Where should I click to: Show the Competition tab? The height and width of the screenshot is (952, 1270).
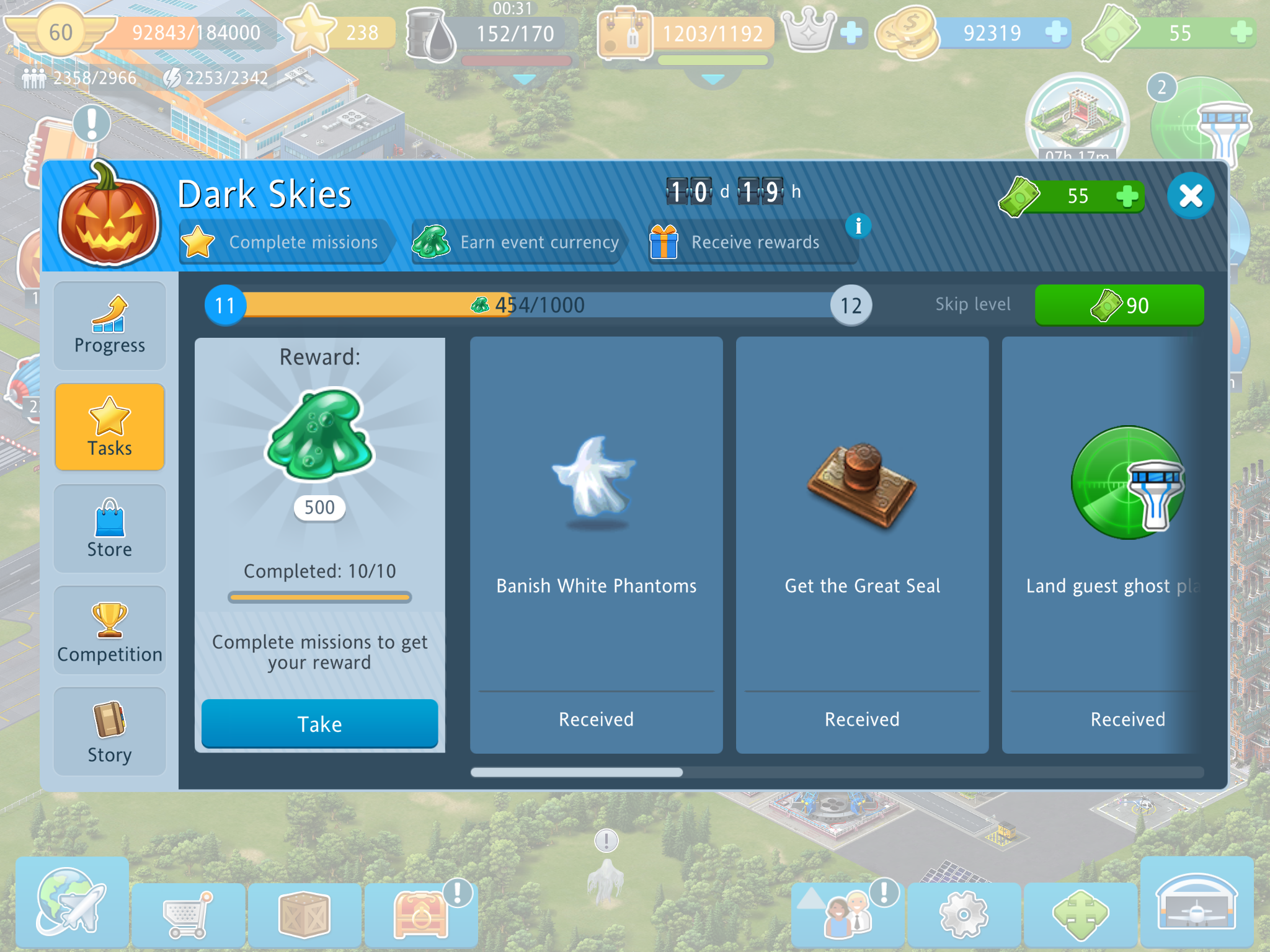click(110, 630)
